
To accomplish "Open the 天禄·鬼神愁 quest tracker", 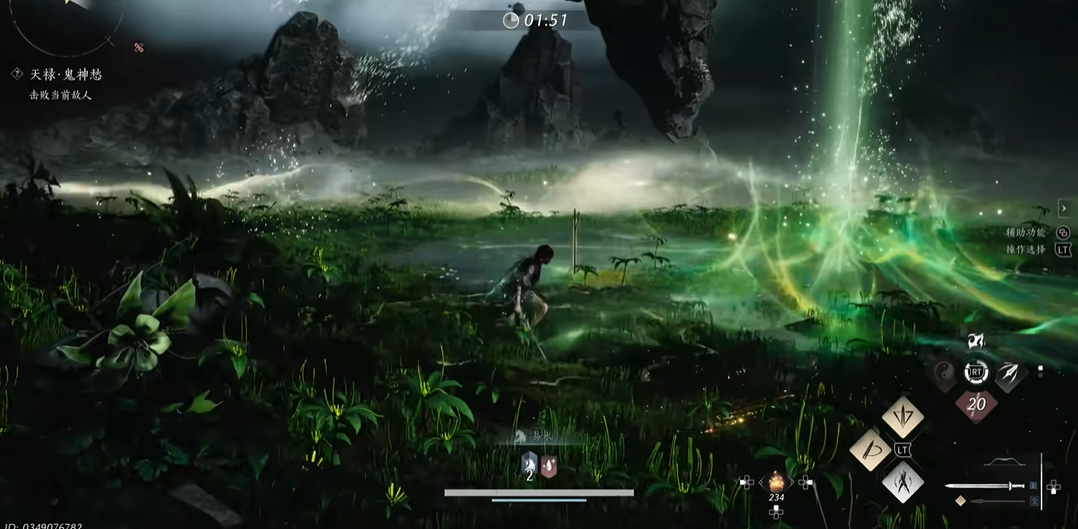I will [x=65, y=74].
